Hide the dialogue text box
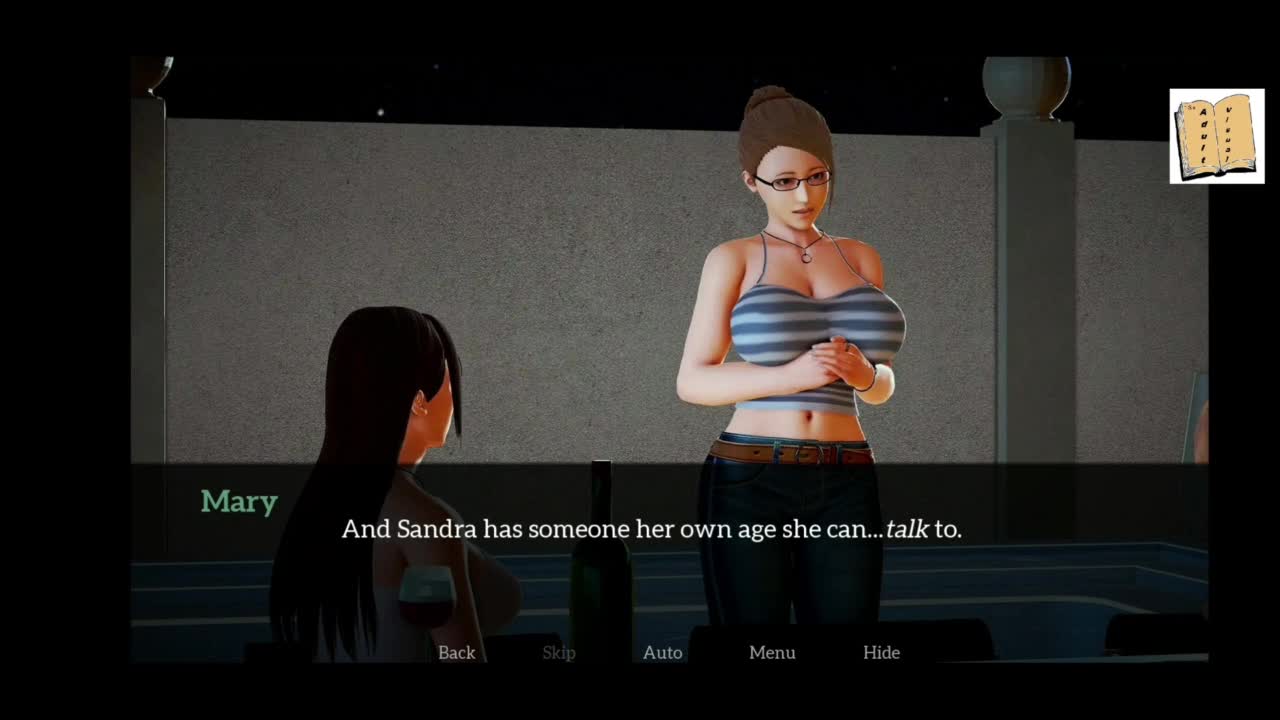The width and height of the screenshot is (1280, 720). [881, 653]
